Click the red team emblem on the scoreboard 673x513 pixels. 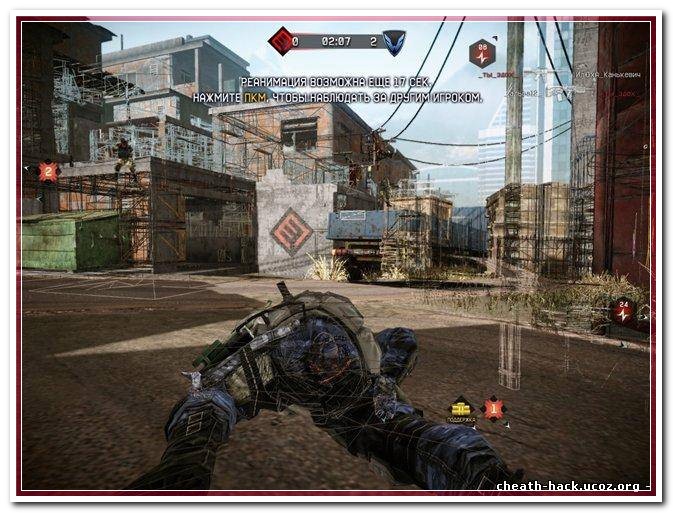281,41
